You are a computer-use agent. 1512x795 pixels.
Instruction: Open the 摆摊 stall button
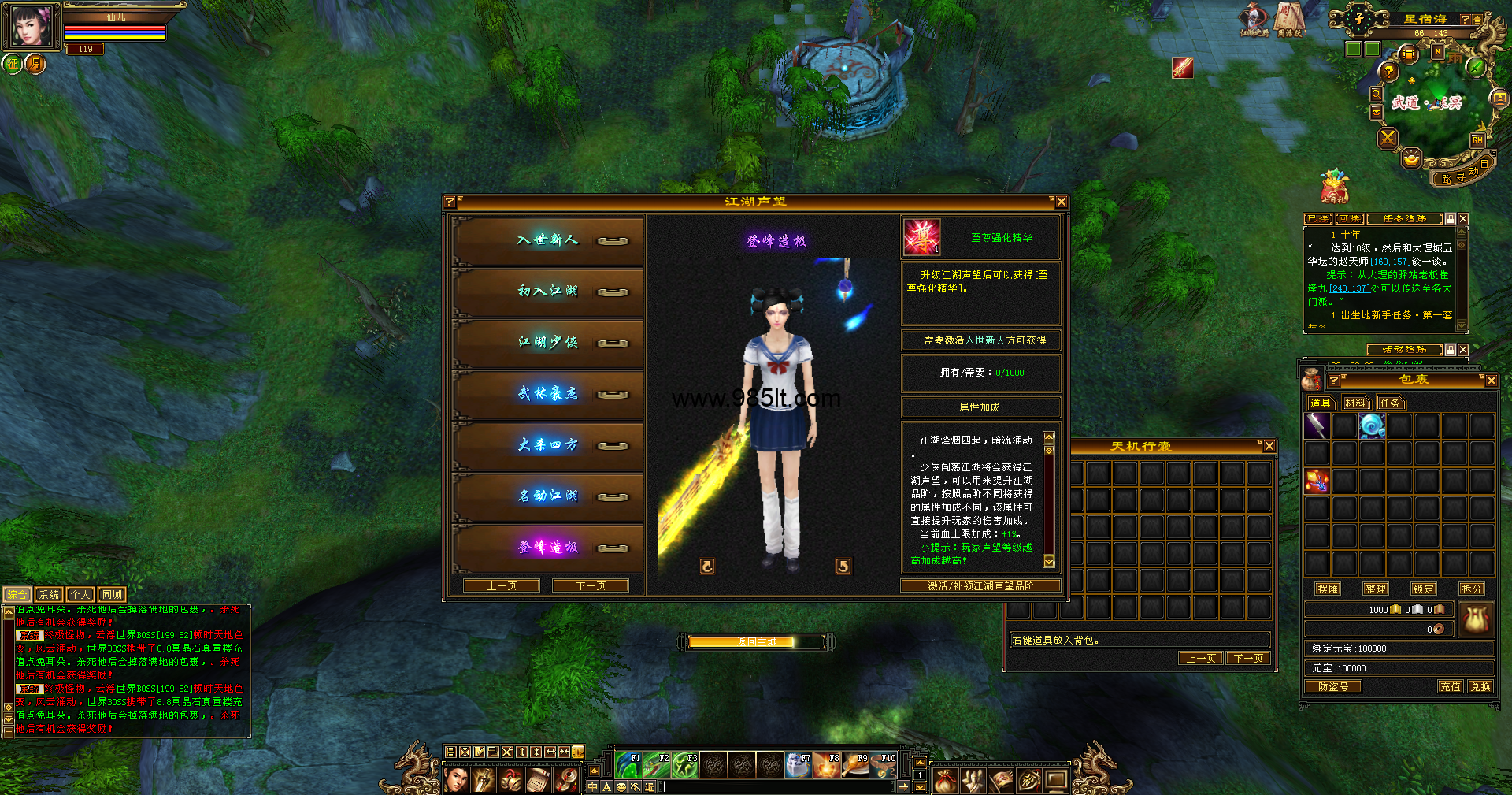pos(1328,589)
